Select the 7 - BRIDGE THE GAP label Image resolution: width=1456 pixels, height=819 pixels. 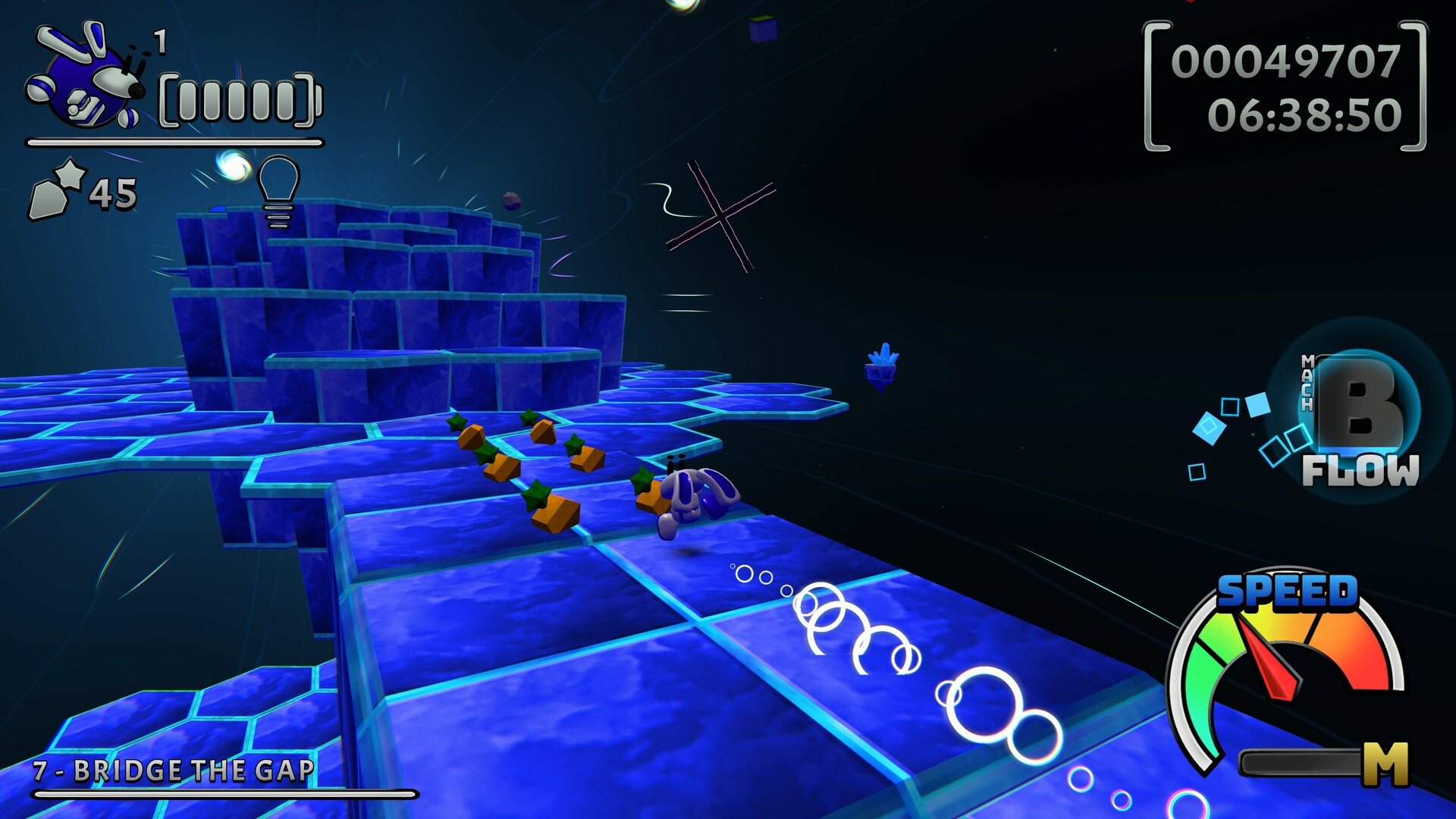174,770
